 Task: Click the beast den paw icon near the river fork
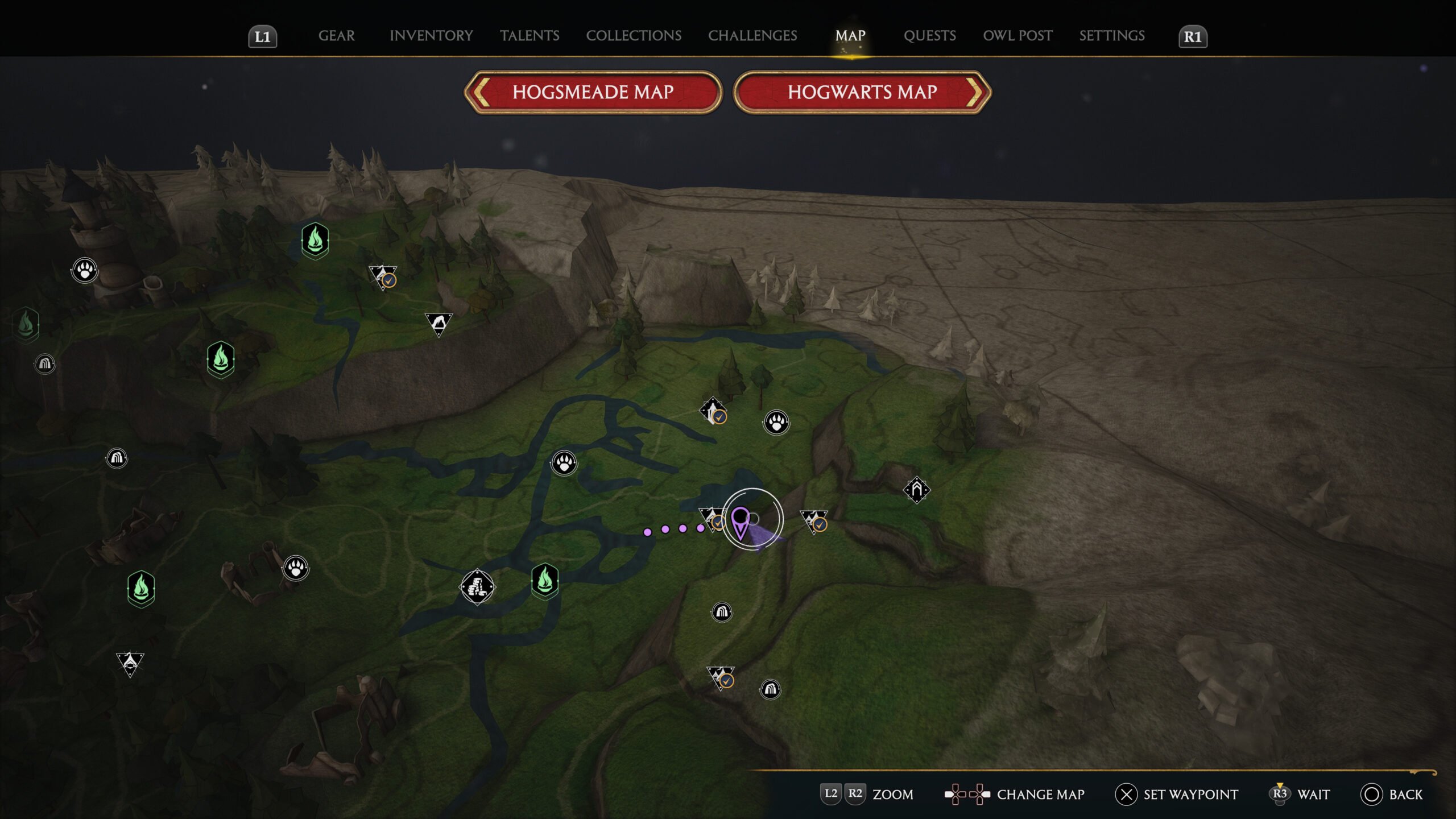(x=563, y=462)
